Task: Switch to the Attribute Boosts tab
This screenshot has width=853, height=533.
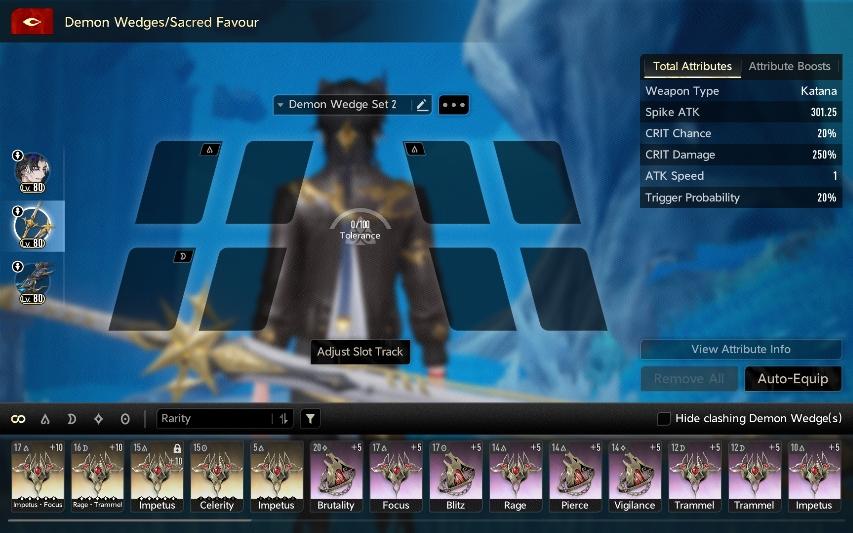Action: pos(789,67)
